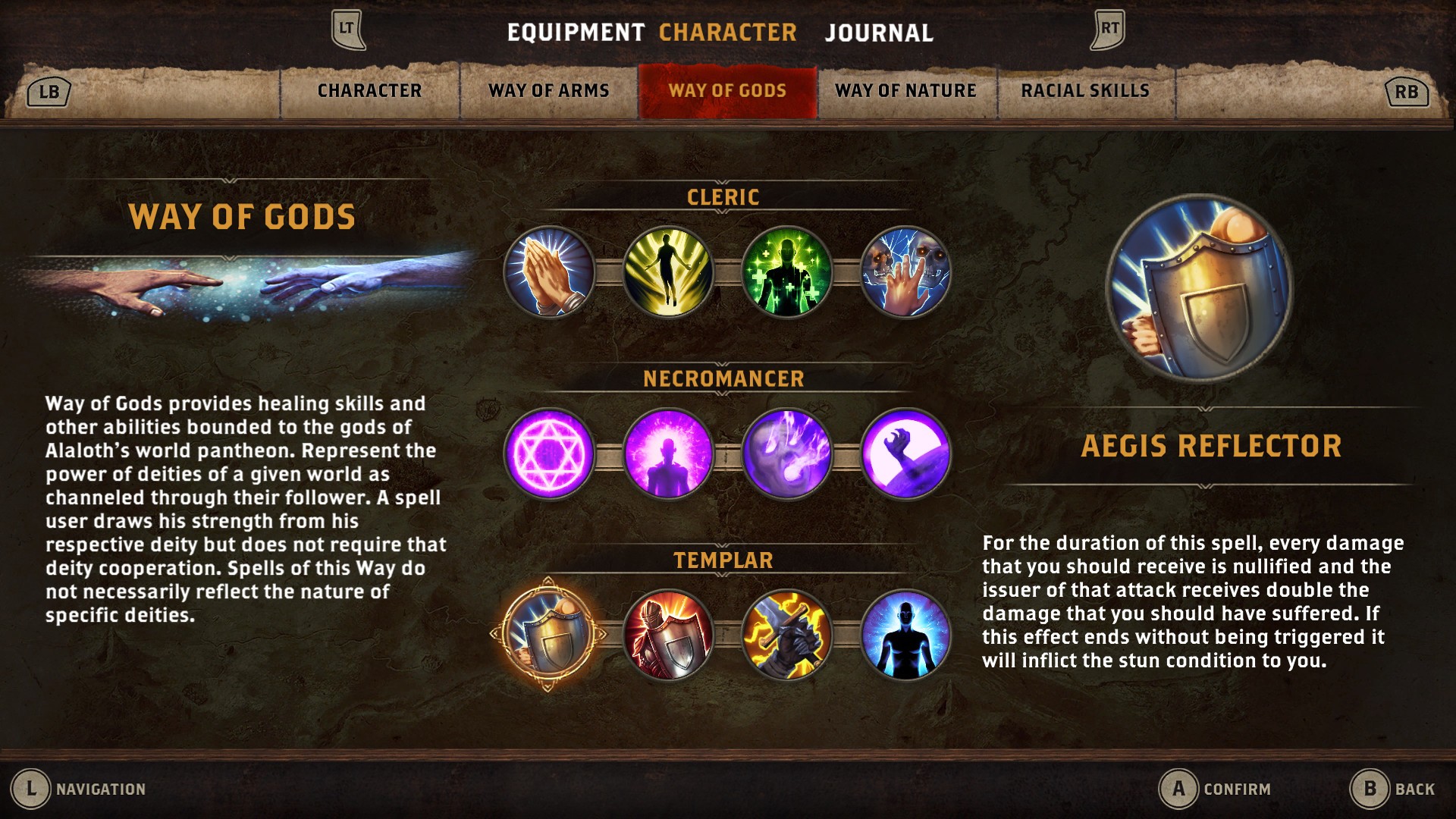Switch to the Racial Skills tab
This screenshot has height=819, width=1456.
pyautogui.click(x=1084, y=90)
